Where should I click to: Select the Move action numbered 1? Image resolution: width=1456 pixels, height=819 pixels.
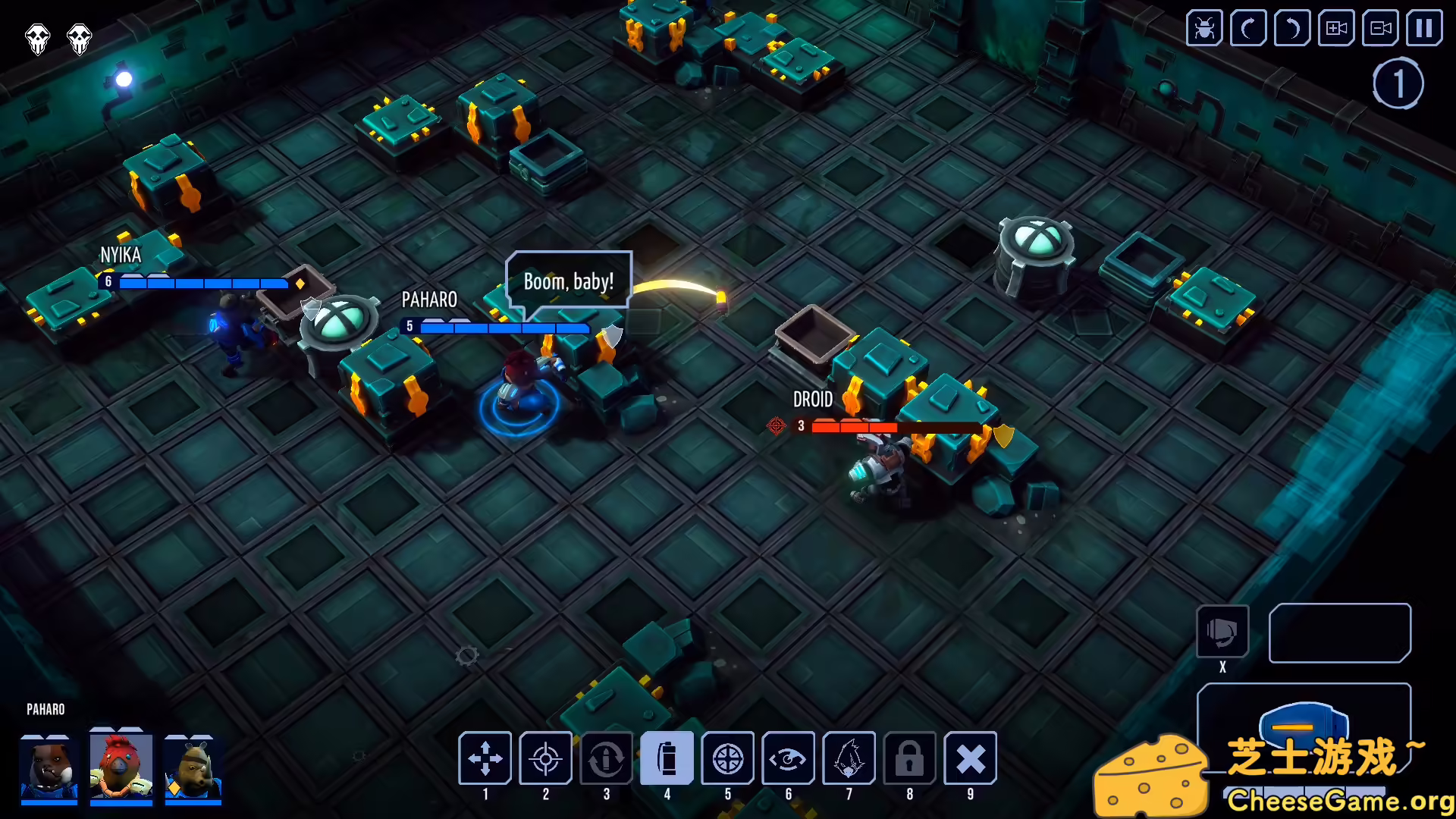pos(485,759)
